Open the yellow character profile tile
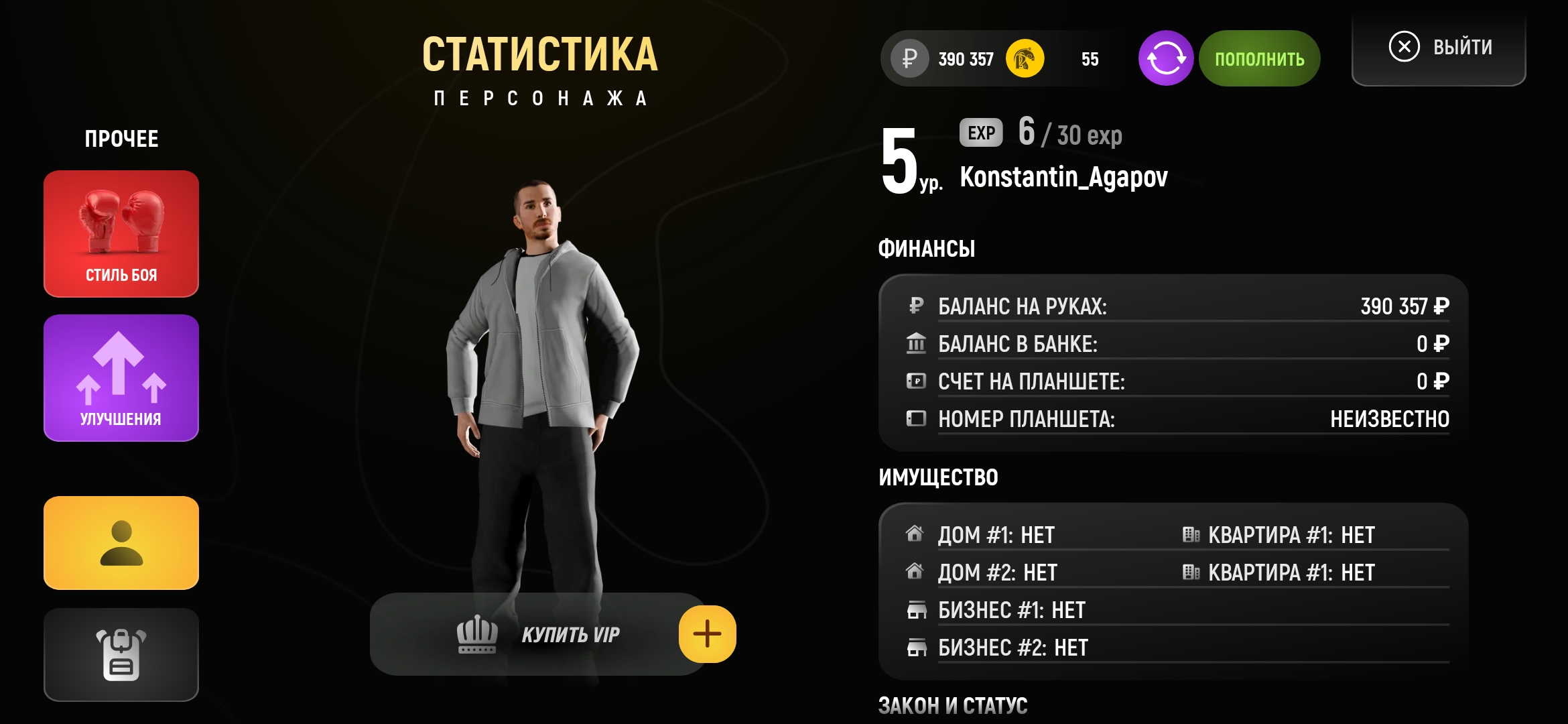The height and width of the screenshot is (724, 1568). point(121,543)
